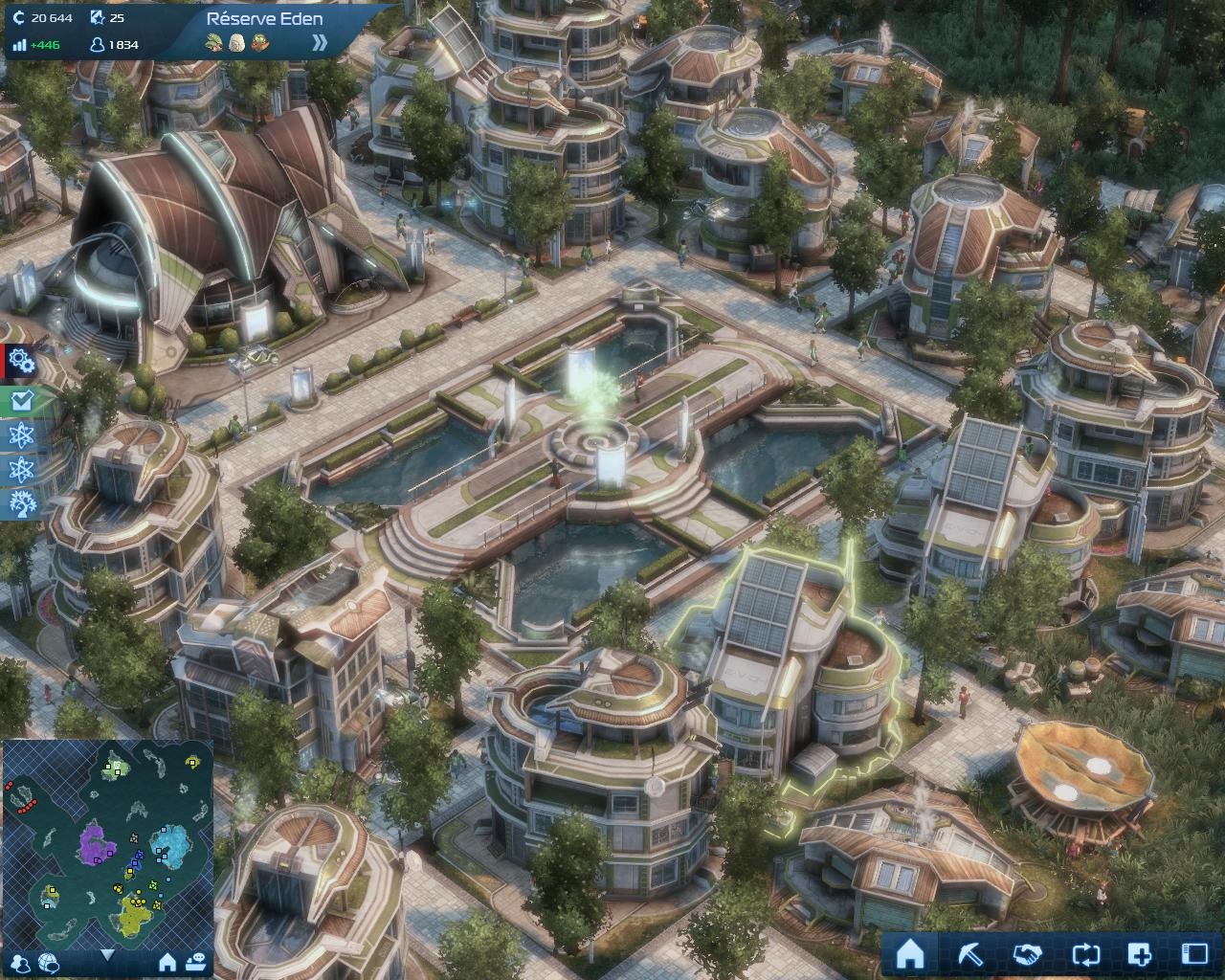Click the ship with speech bubble icon
The width and height of the screenshot is (1225, 980).
coord(197,961)
